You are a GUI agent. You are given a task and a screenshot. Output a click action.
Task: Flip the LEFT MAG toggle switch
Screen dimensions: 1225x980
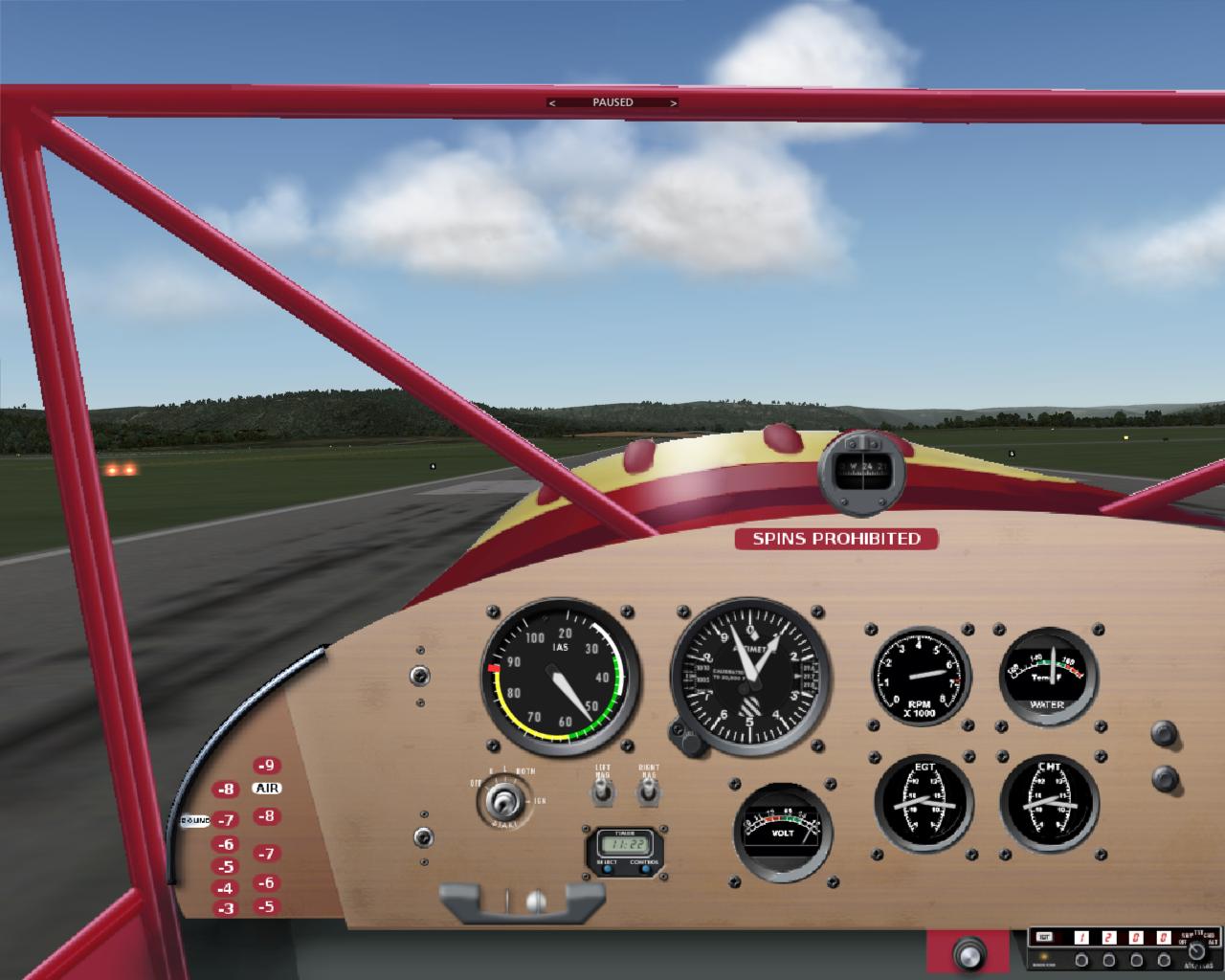click(602, 791)
